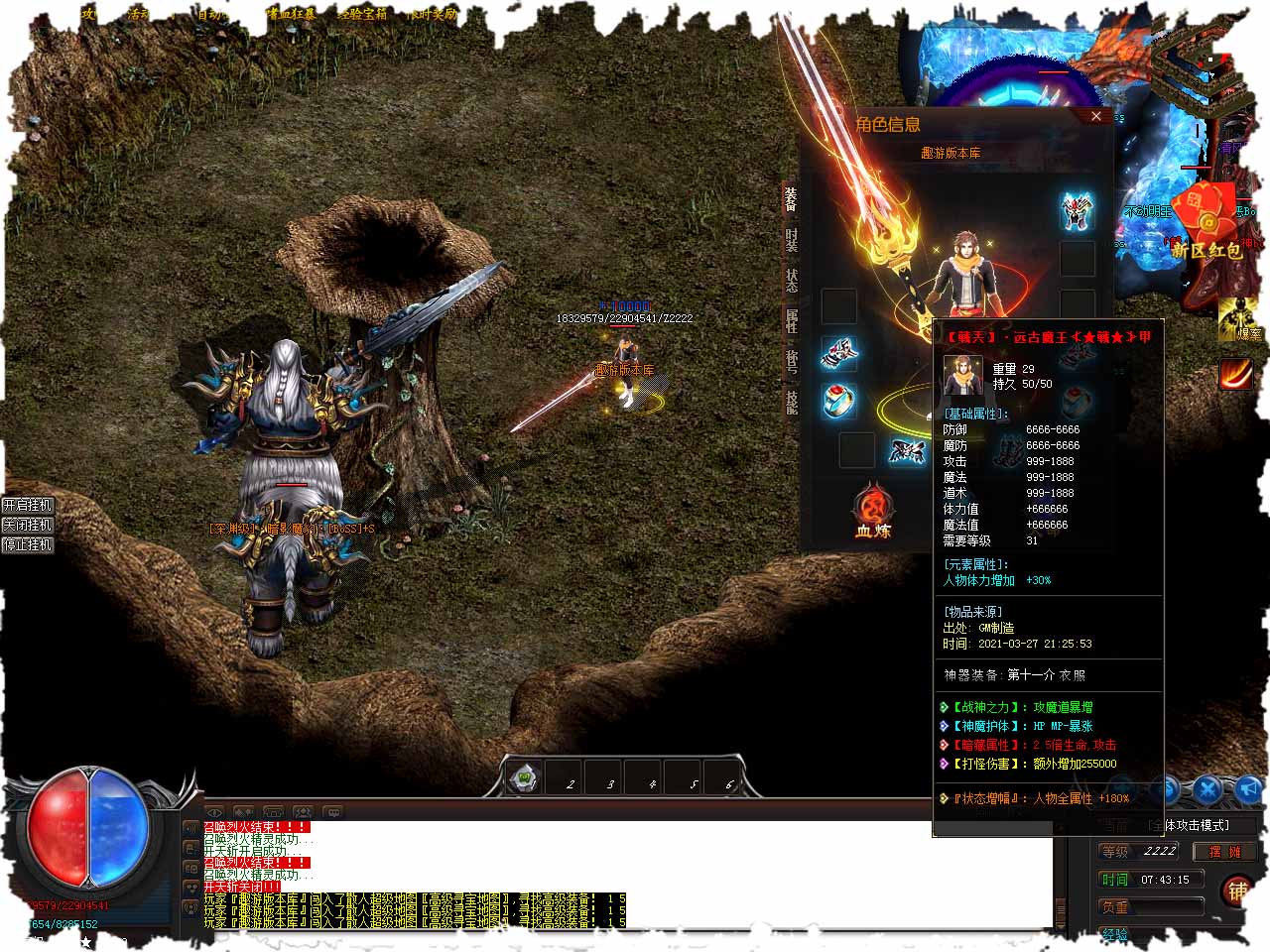
Task: Use the item in hotbar slot 1
Action: [x=525, y=777]
